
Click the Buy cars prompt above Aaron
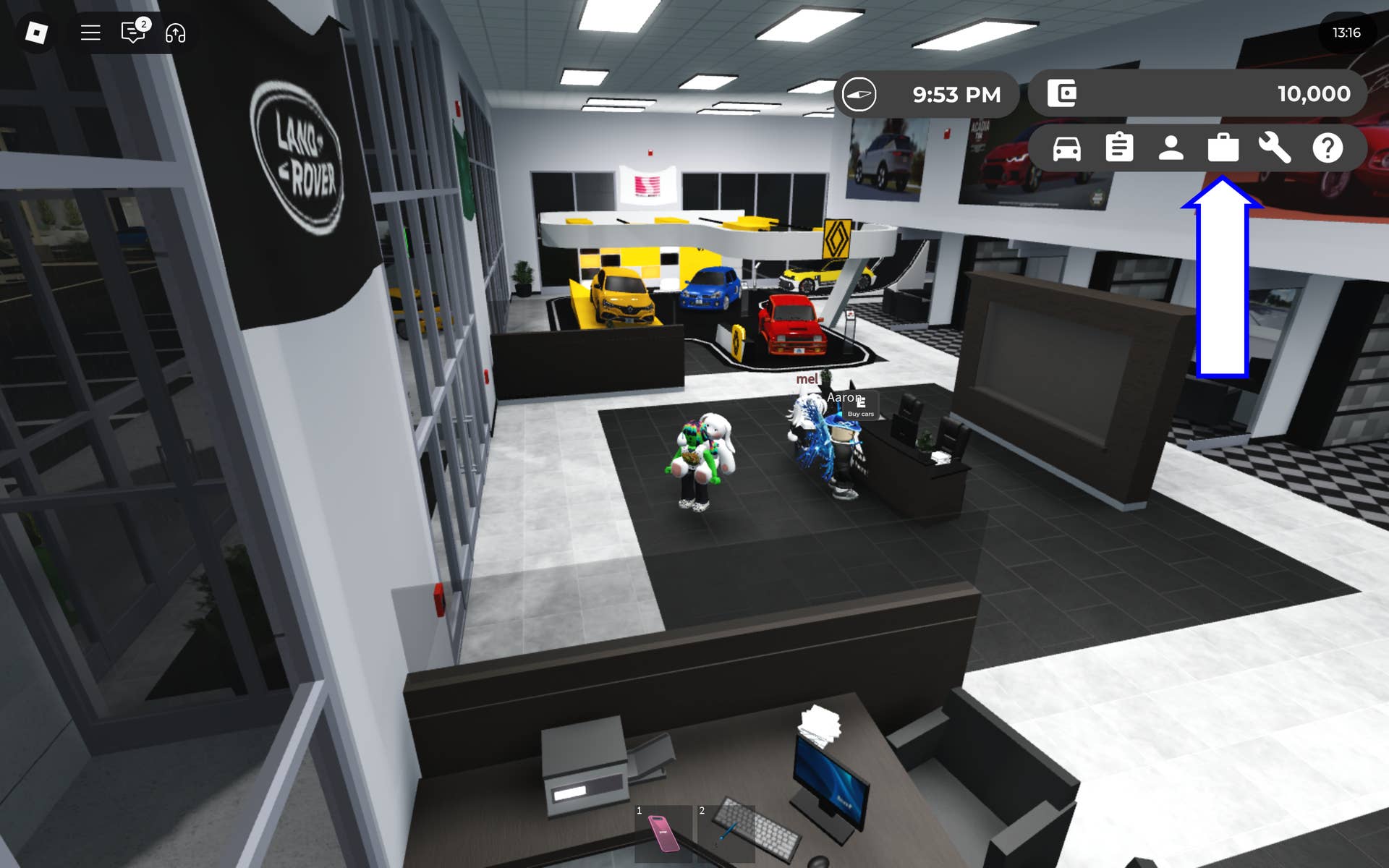(862, 413)
